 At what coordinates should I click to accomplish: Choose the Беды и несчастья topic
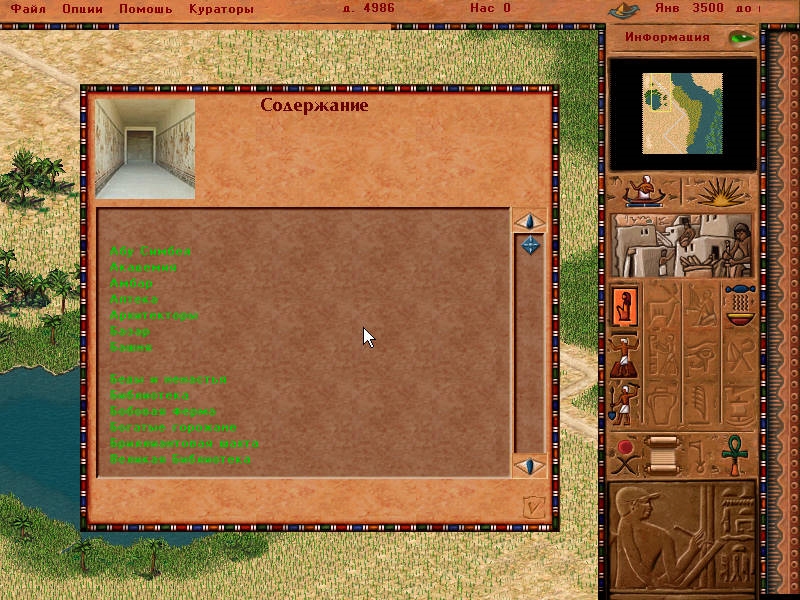168,379
